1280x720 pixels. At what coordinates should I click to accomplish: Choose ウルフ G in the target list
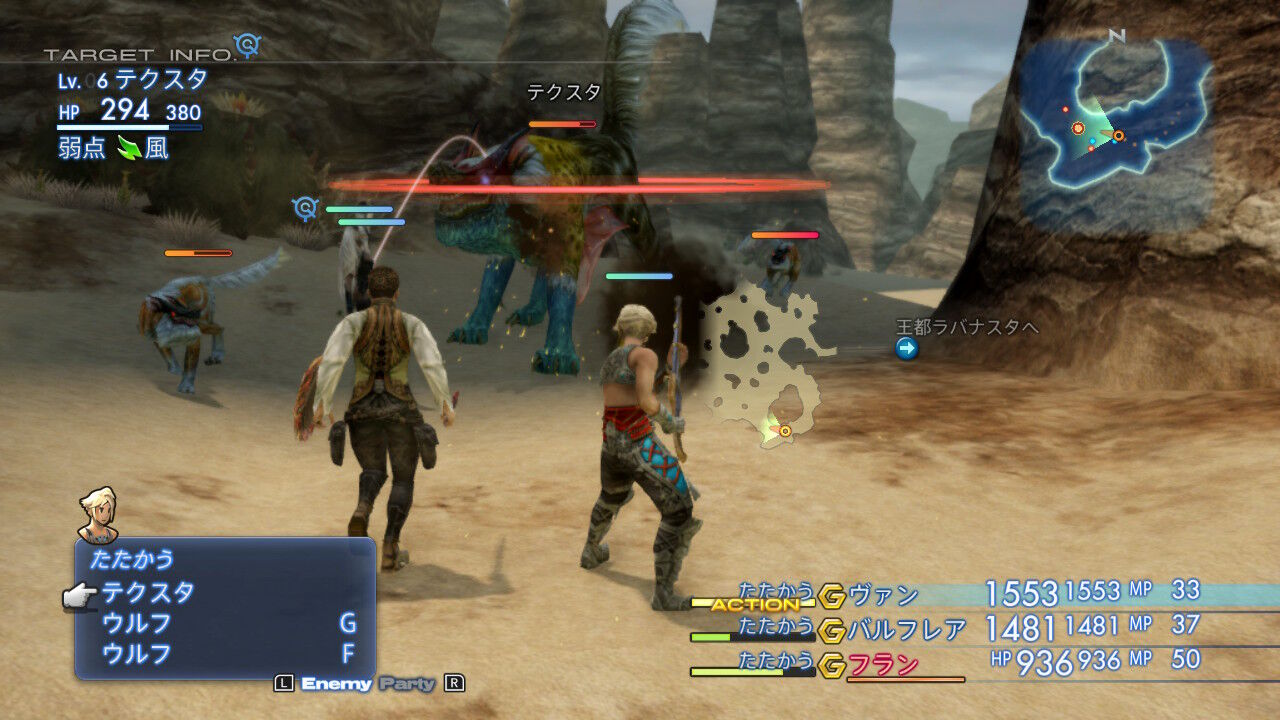pos(137,623)
